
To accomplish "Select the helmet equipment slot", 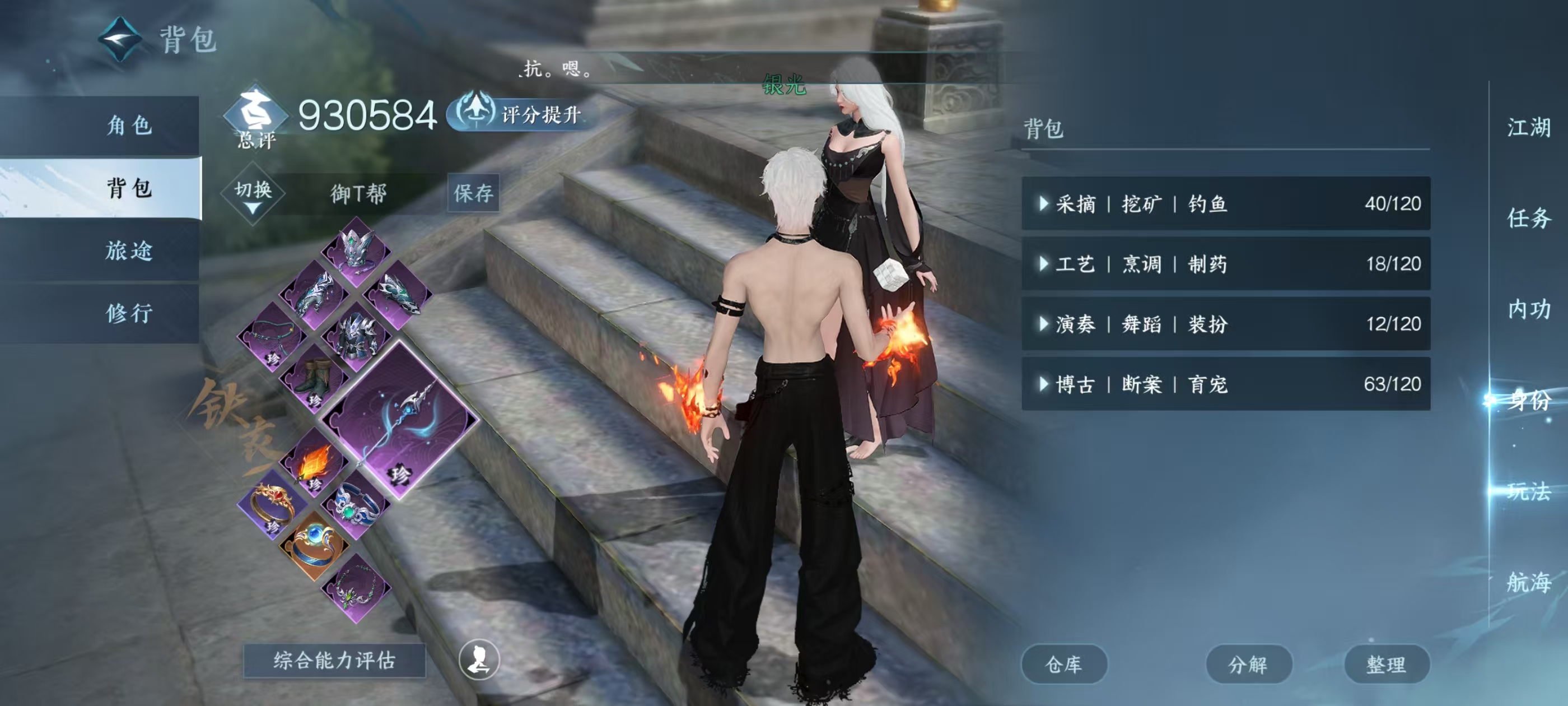I will (x=357, y=251).
